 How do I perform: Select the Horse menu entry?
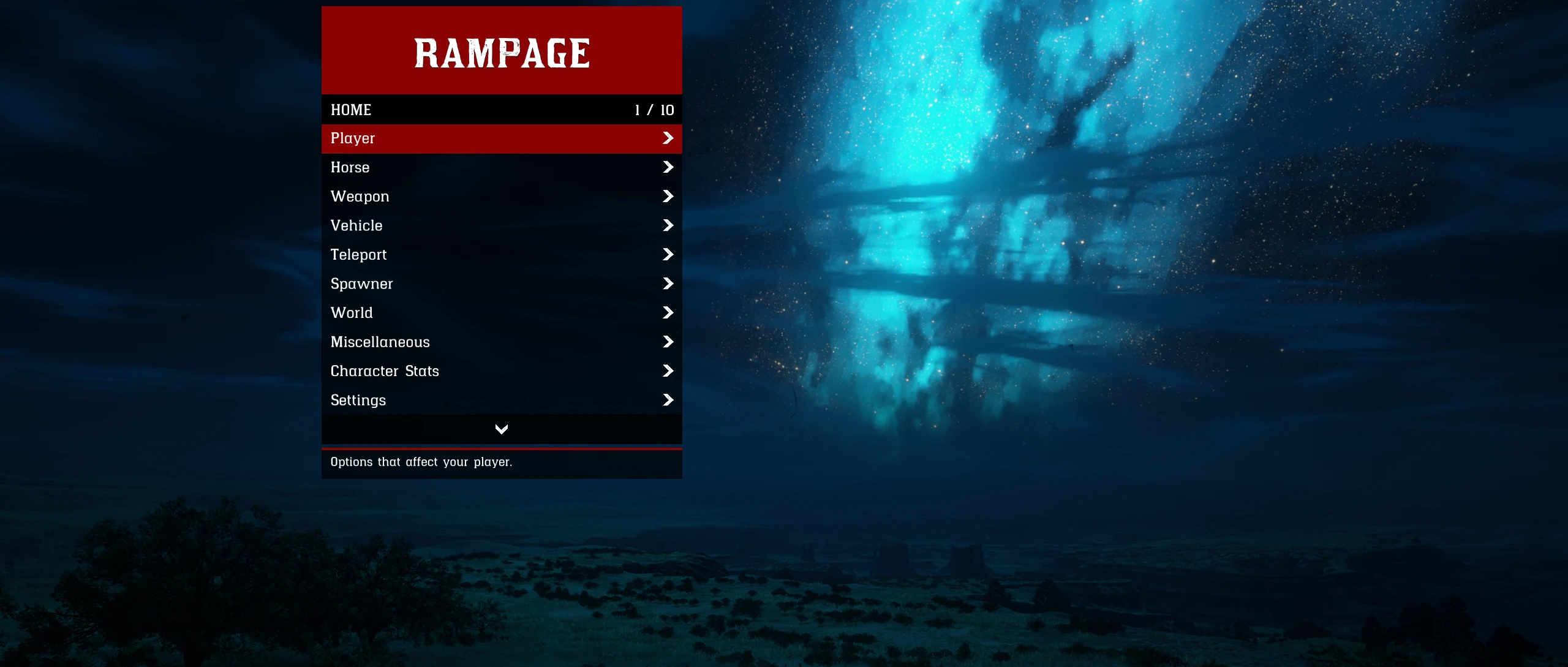(x=501, y=167)
